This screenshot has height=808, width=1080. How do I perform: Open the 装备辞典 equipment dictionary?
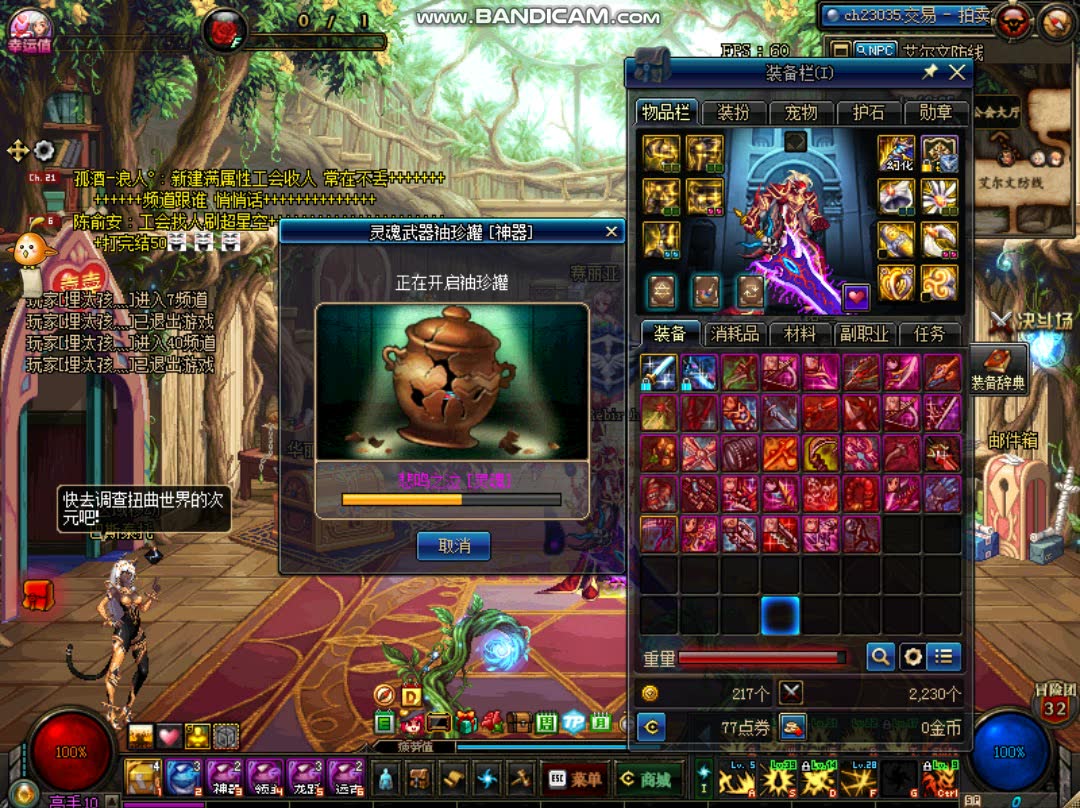click(998, 368)
